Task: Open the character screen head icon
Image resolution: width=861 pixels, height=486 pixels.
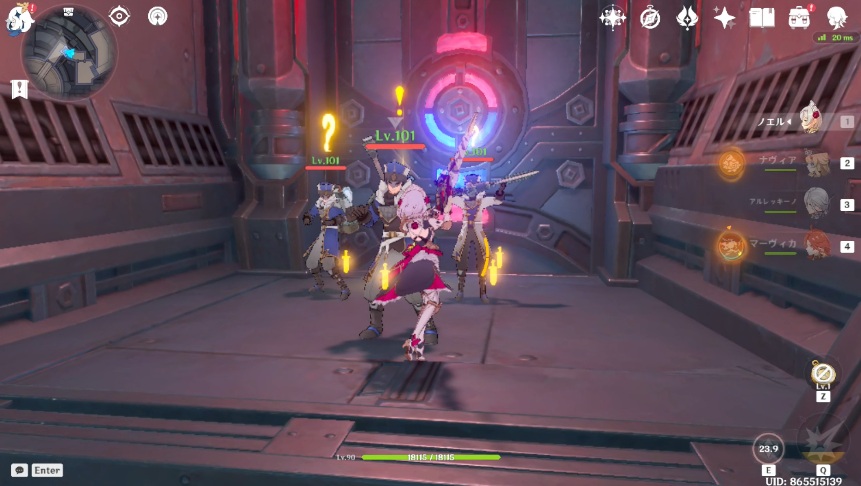Action: [836, 17]
